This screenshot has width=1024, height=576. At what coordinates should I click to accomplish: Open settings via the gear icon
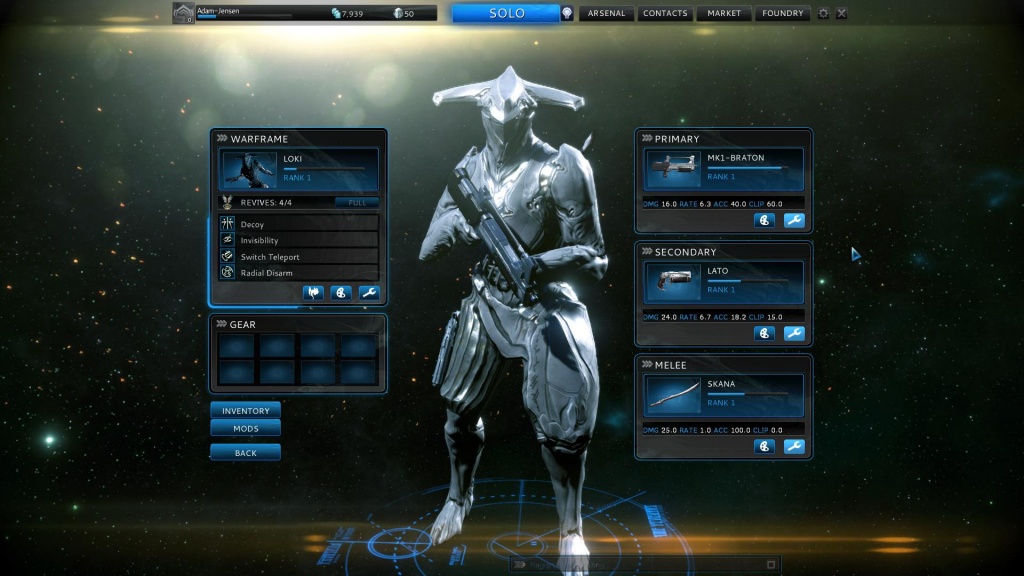coord(823,13)
